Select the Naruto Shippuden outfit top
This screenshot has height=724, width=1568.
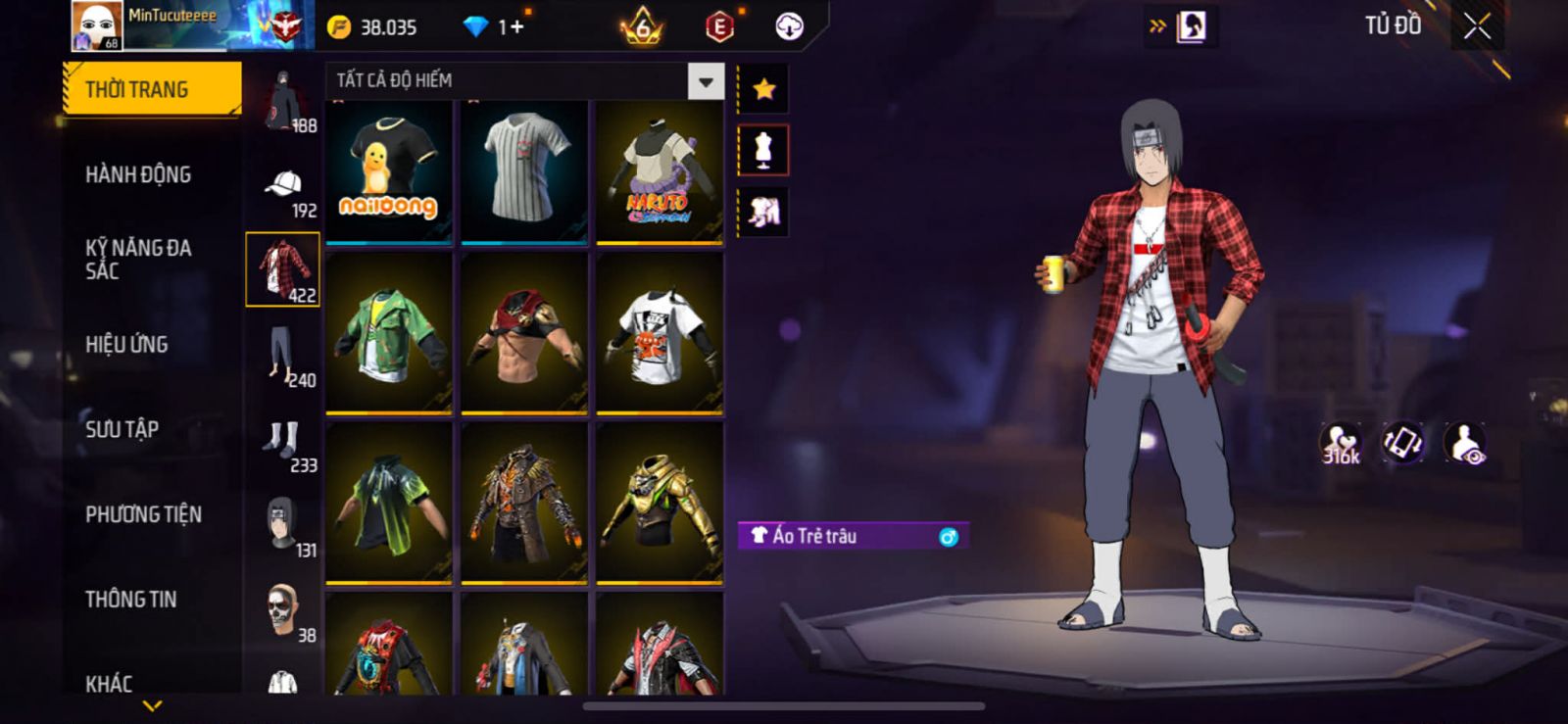click(660, 170)
